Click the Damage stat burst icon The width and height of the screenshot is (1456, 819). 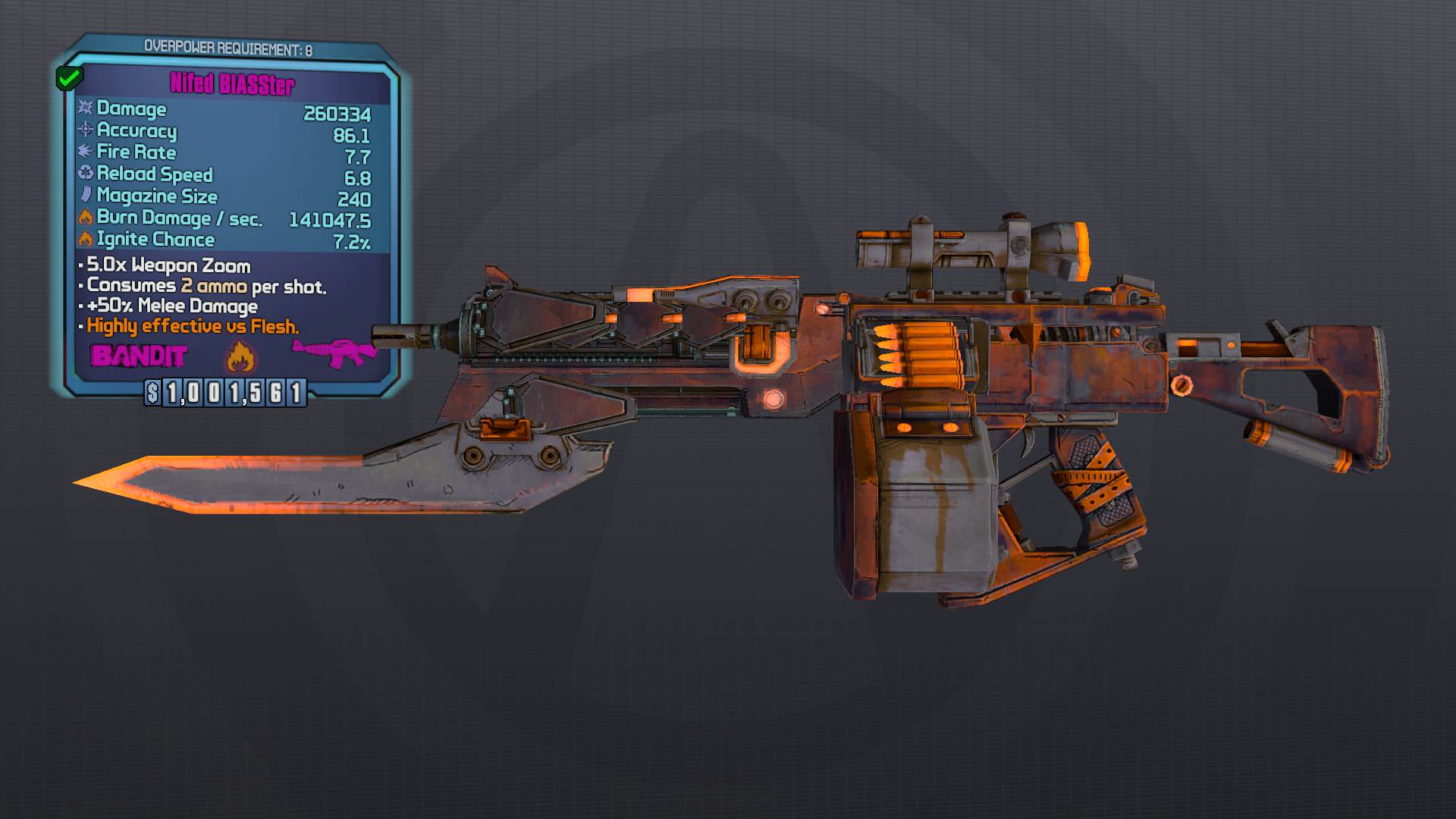(x=86, y=109)
